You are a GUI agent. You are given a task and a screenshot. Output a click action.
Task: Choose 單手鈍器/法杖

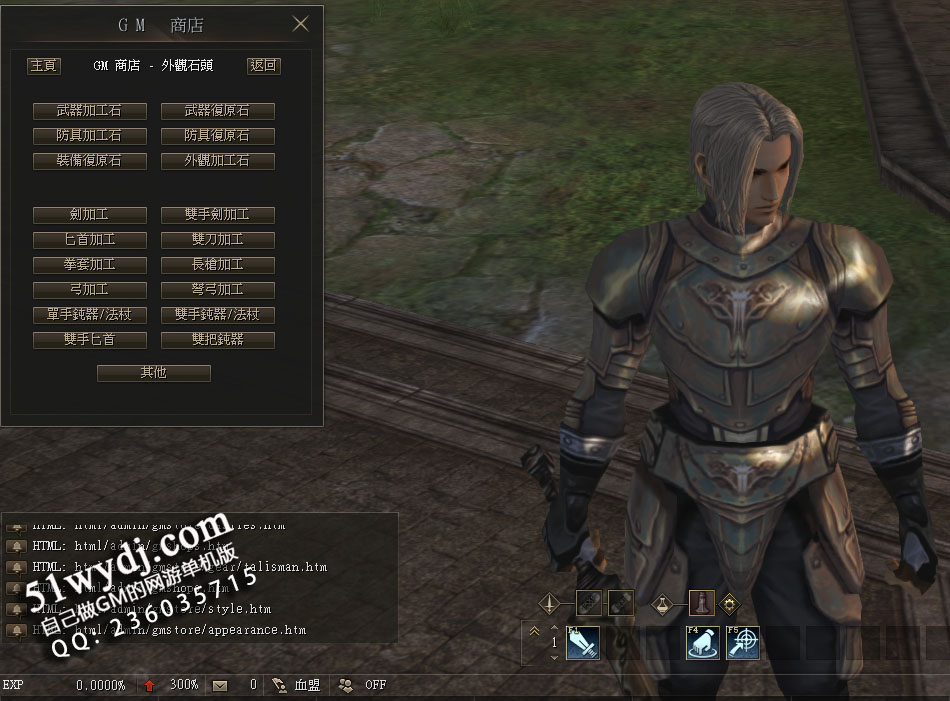tap(90, 315)
